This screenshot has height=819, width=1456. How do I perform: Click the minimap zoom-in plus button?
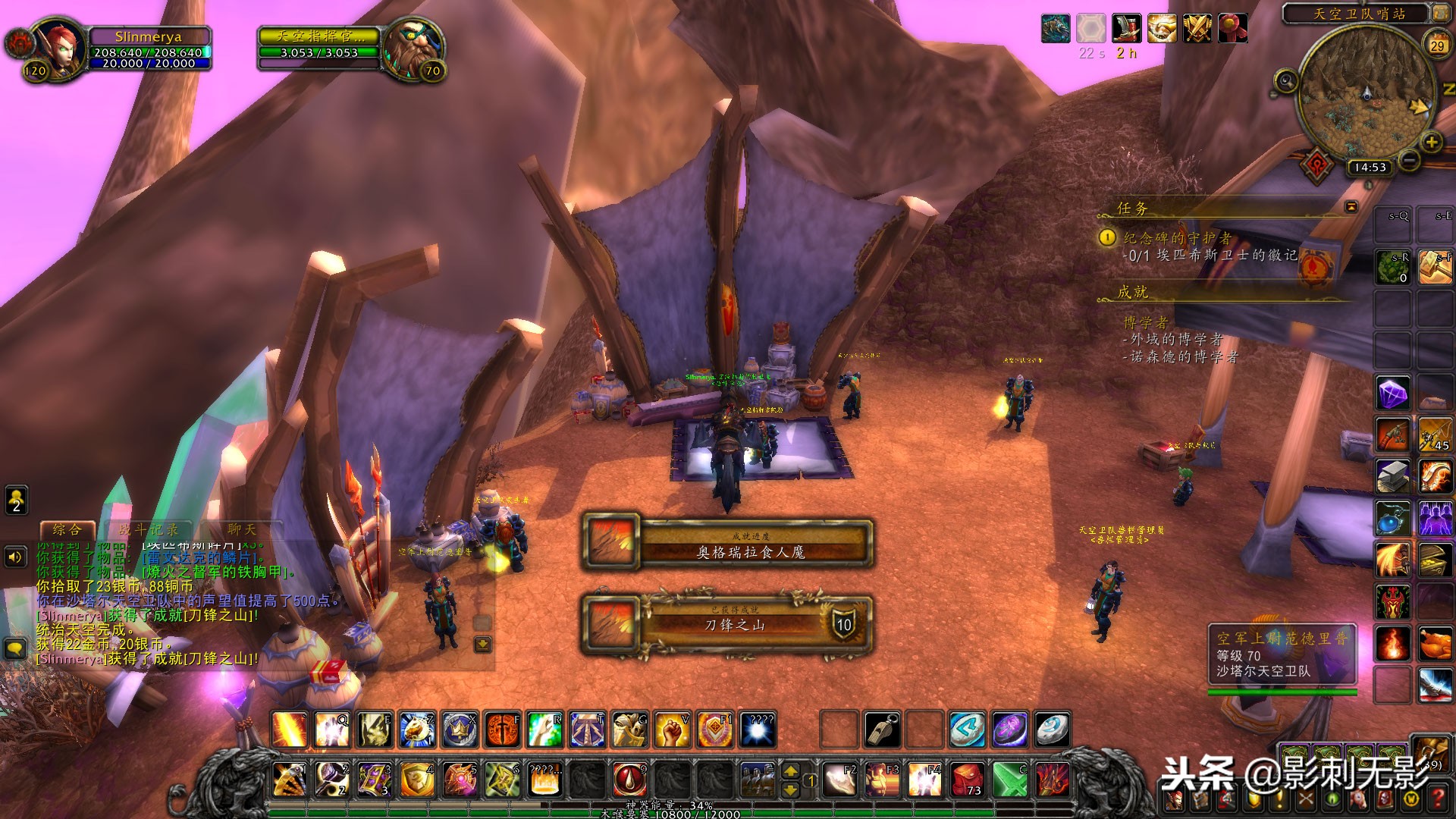click(x=1431, y=142)
